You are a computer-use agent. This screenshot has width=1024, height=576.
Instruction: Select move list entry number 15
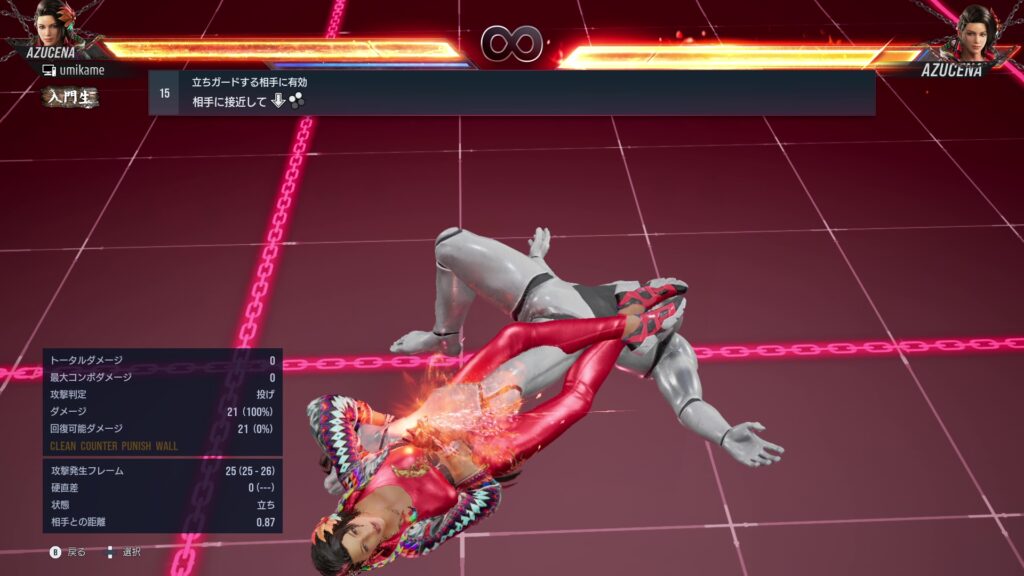(x=511, y=93)
